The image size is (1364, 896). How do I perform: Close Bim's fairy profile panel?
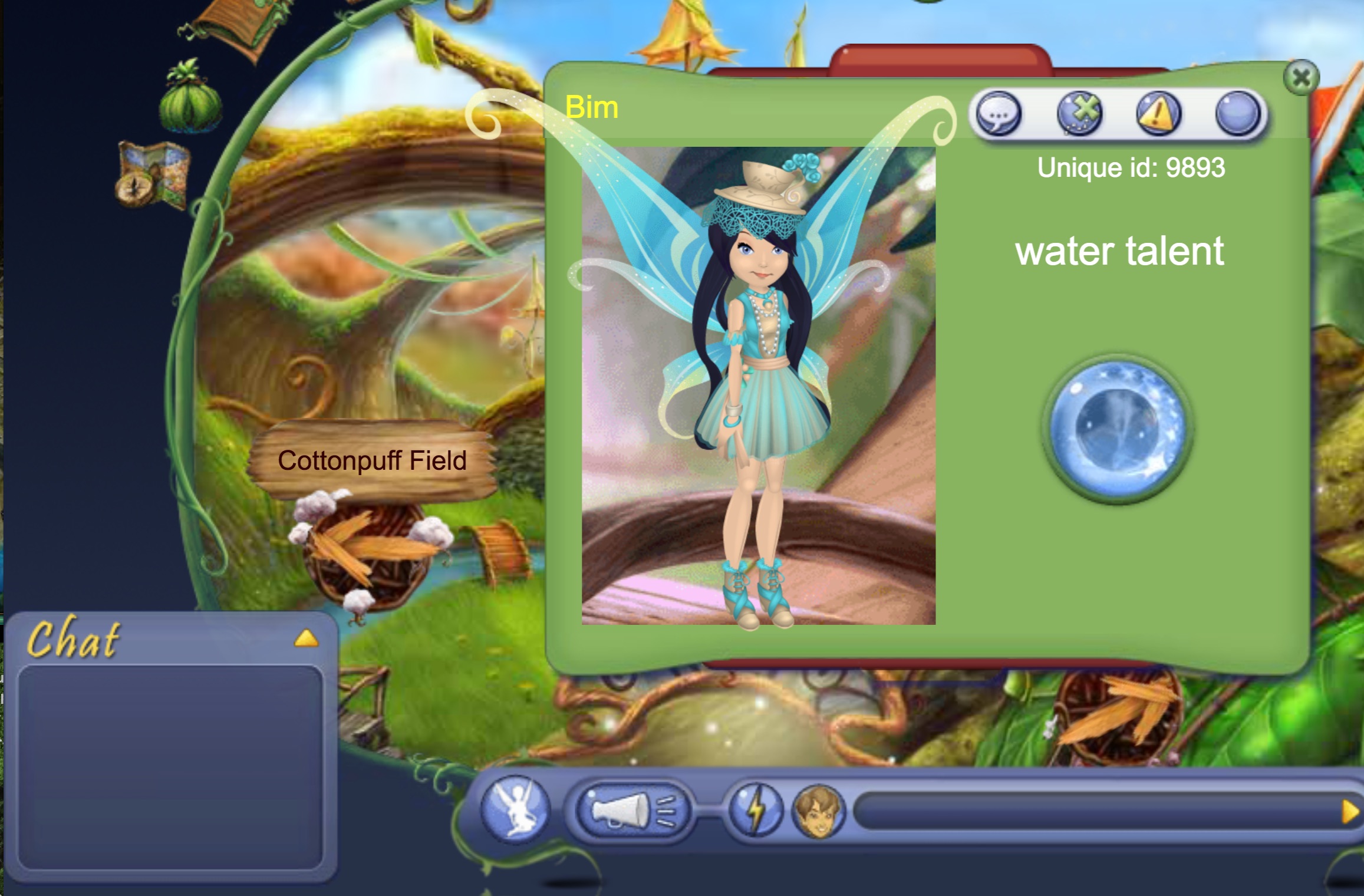1301,78
